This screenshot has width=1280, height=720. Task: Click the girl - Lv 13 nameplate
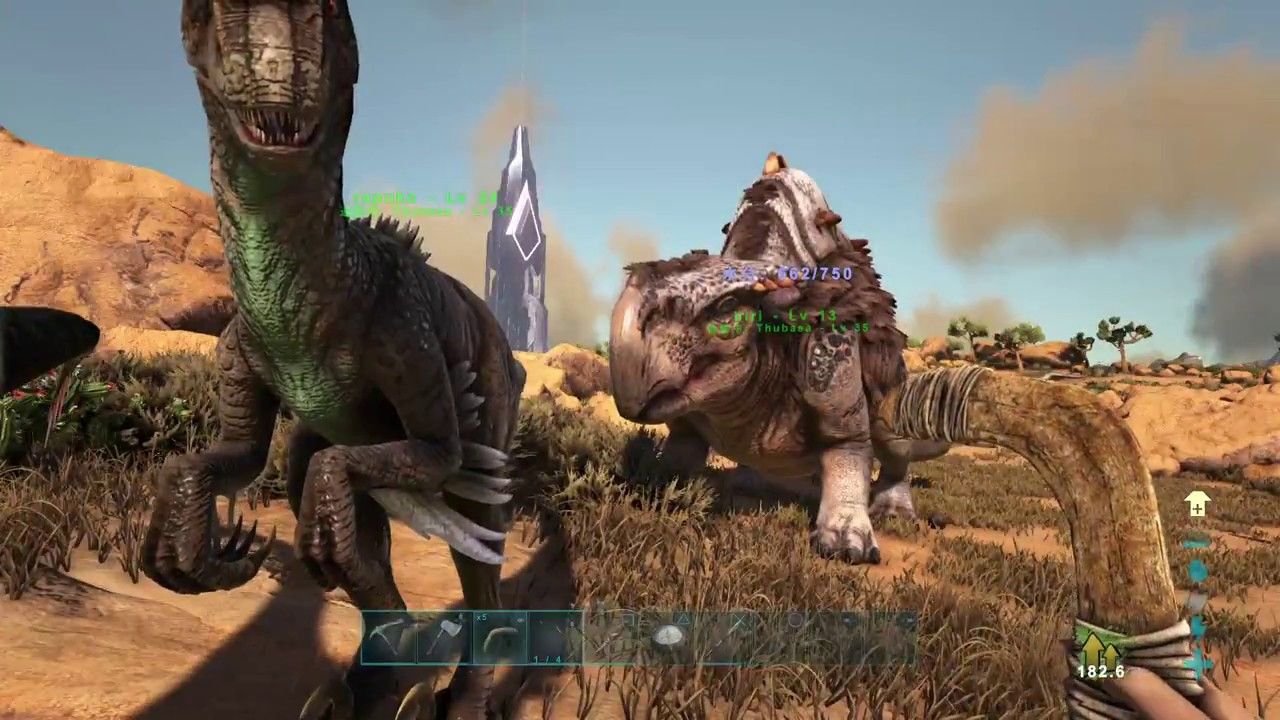[x=785, y=316]
